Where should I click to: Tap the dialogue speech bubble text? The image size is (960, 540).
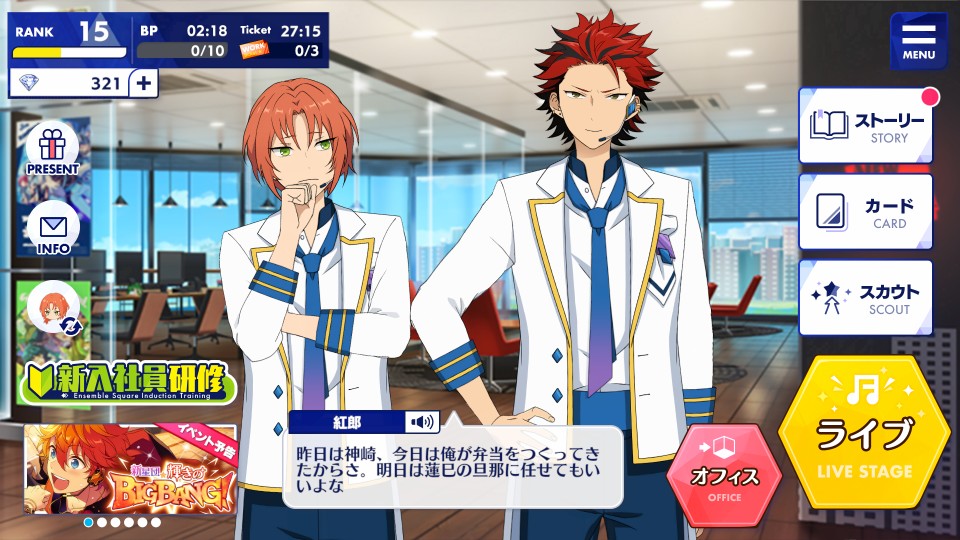pos(452,469)
